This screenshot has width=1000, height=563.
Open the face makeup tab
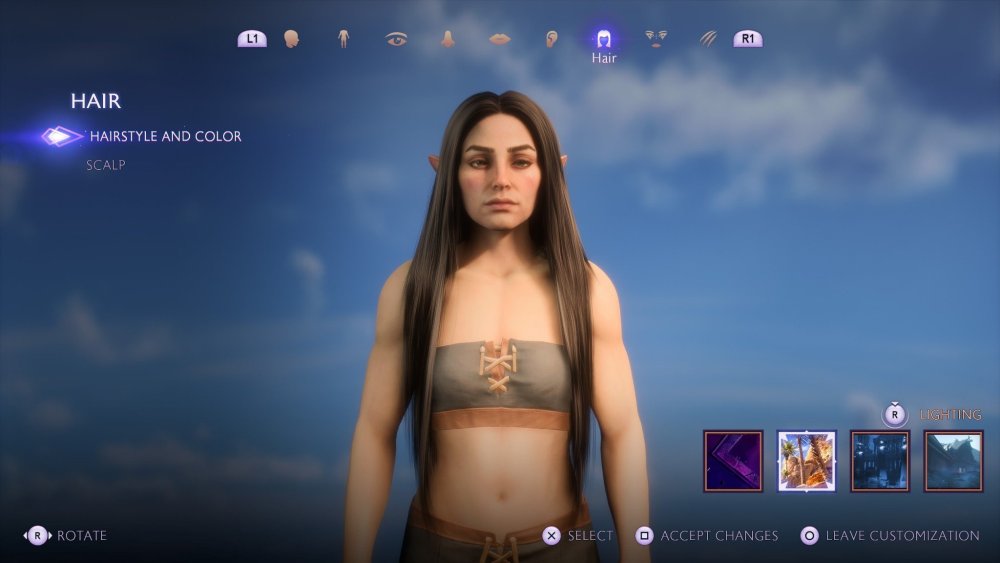pos(656,39)
